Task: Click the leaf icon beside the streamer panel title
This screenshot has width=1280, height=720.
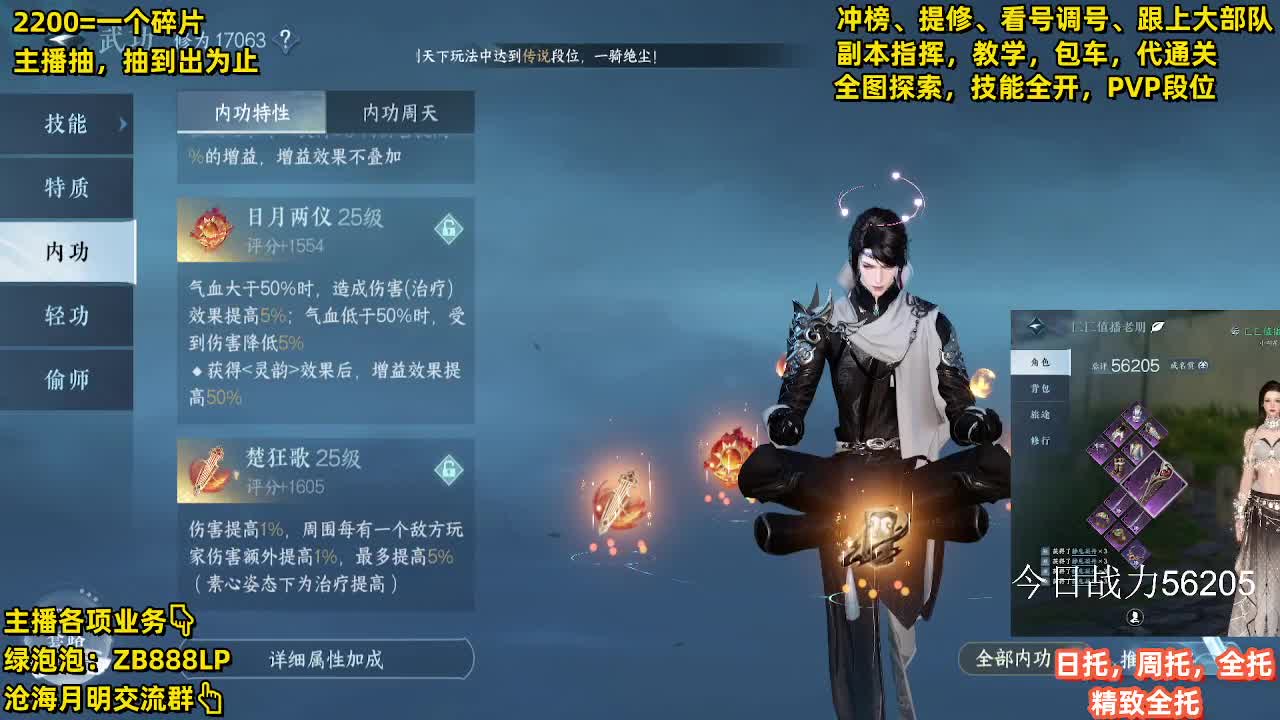Action: click(1155, 326)
